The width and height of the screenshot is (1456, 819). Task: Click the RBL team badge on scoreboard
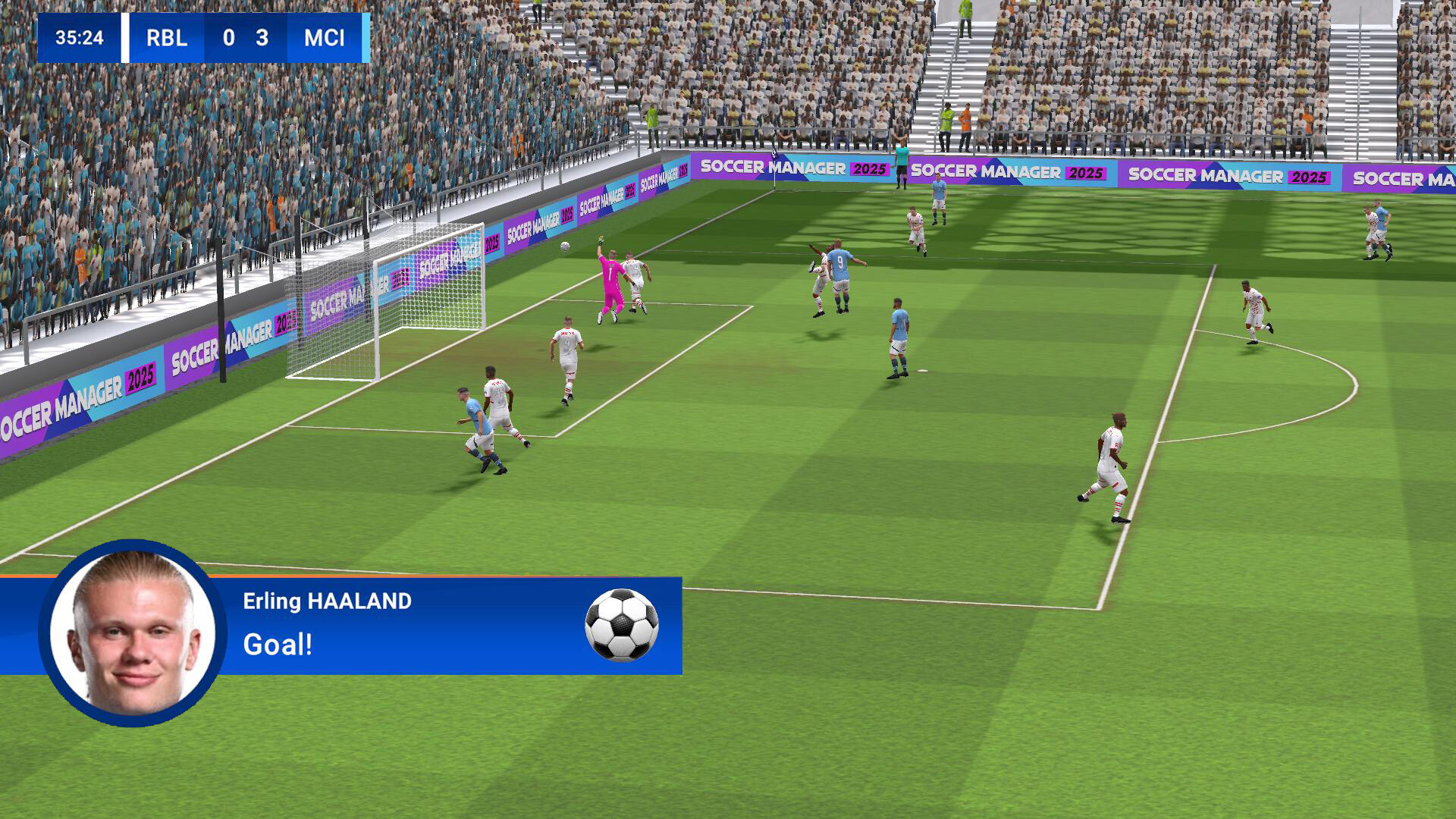coord(165,39)
